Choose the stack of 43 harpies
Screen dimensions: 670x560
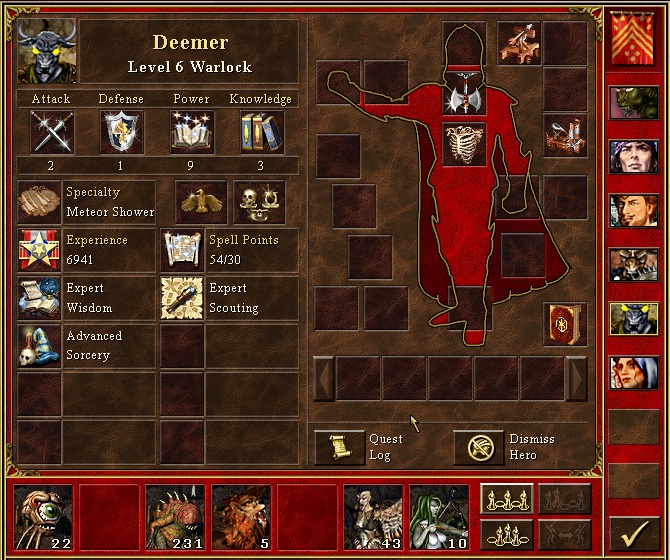pos(372,516)
